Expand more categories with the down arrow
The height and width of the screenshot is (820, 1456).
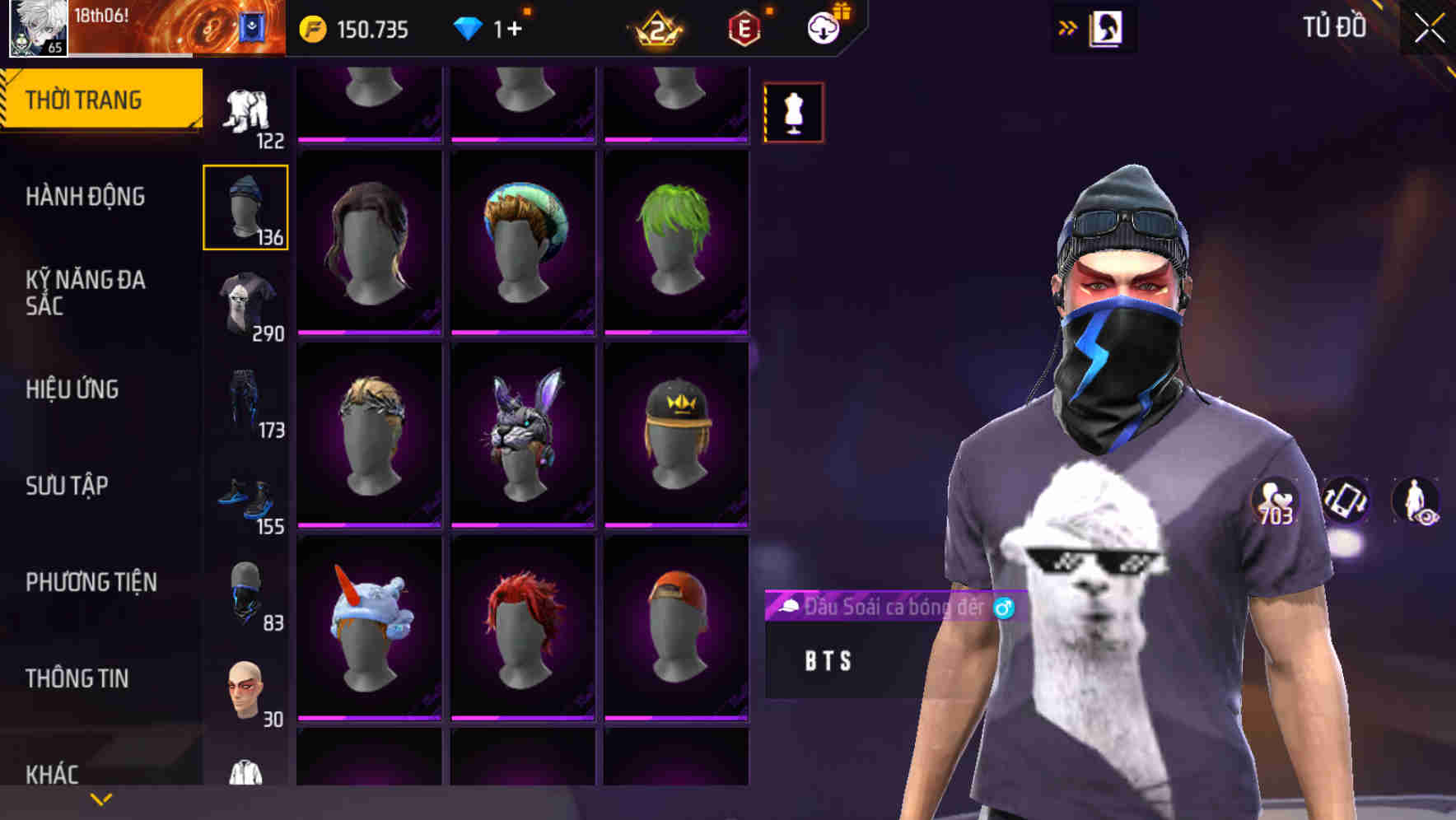(101, 799)
